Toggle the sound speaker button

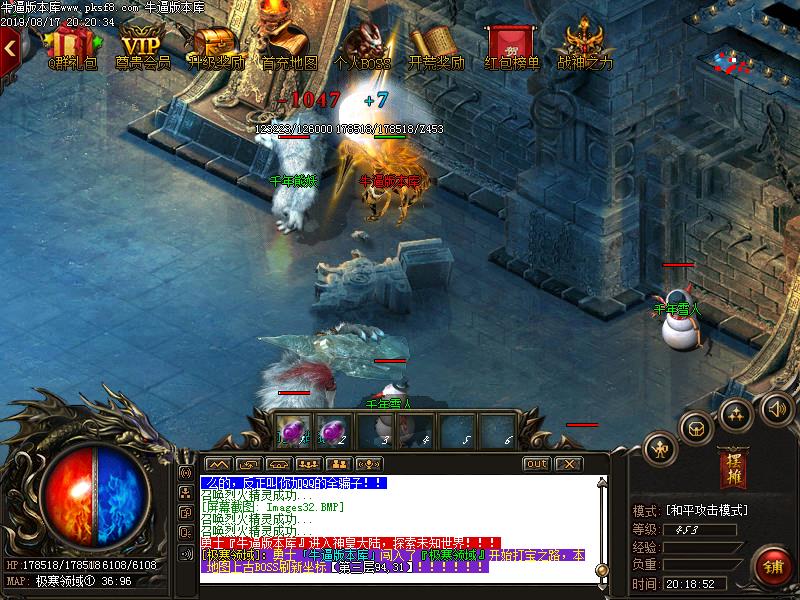click(776, 408)
